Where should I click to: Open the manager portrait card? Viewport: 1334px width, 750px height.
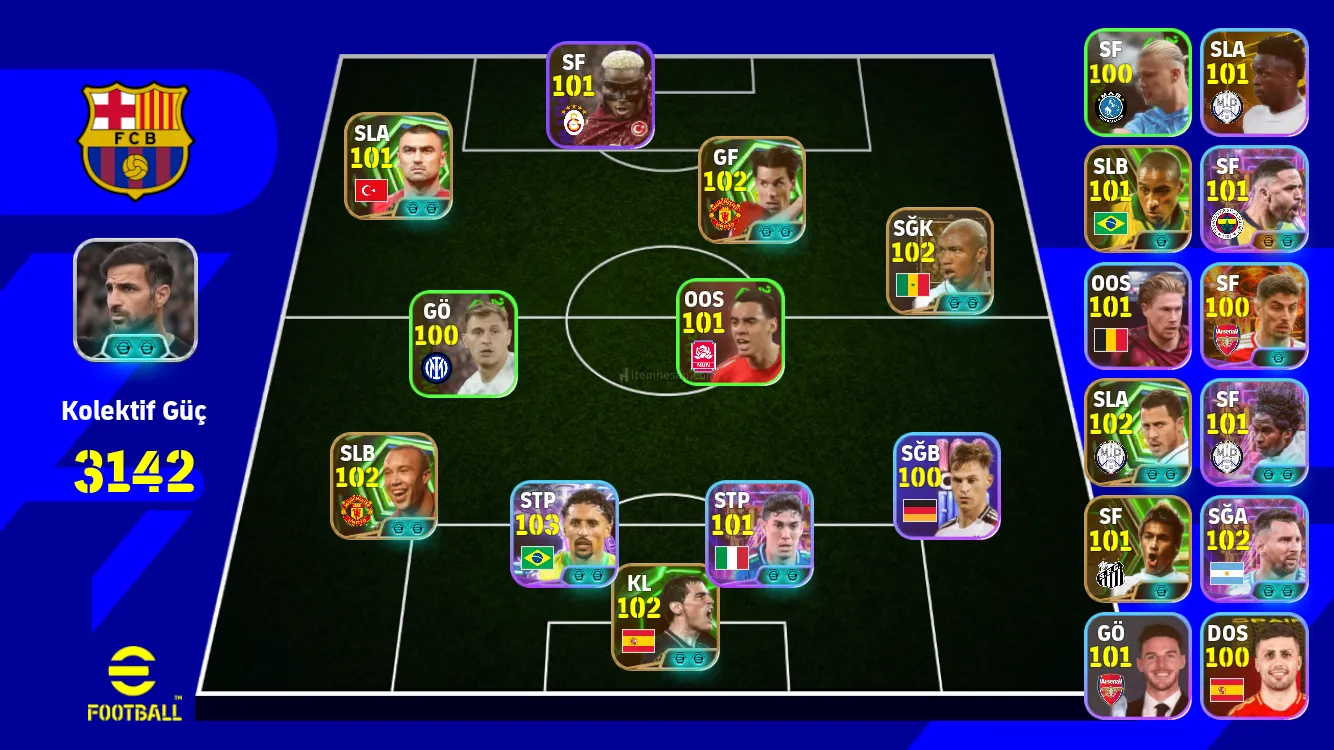tap(136, 300)
